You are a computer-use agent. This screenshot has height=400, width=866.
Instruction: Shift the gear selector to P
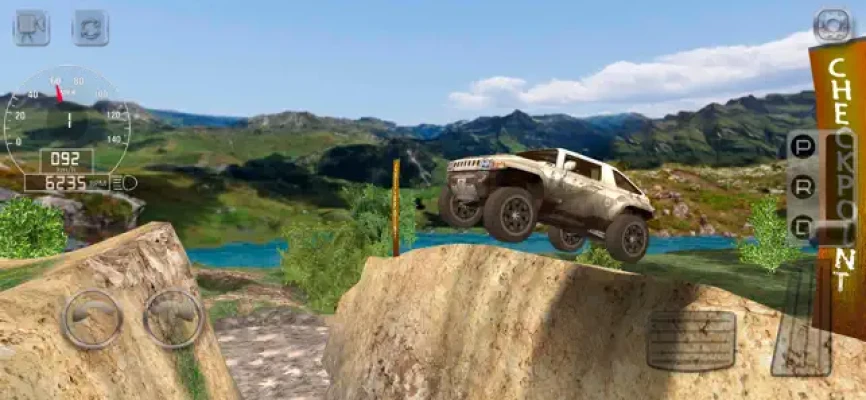(801, 147)
